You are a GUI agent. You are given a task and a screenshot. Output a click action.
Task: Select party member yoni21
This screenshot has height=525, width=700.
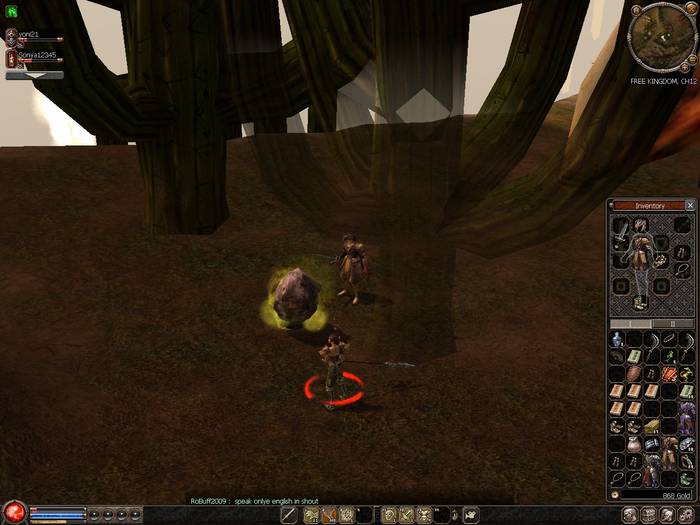[x=12, y=37]
